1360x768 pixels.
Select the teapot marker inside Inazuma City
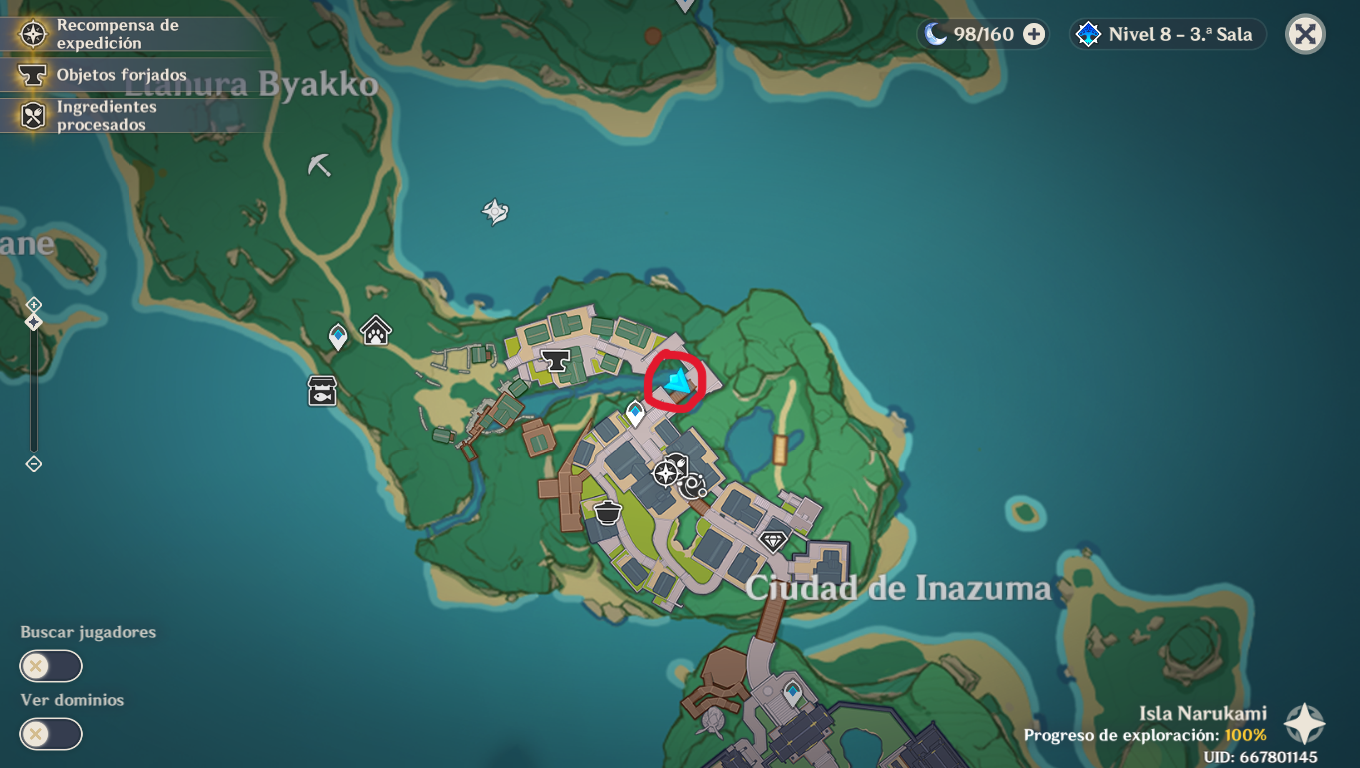[x=607, y=511]
